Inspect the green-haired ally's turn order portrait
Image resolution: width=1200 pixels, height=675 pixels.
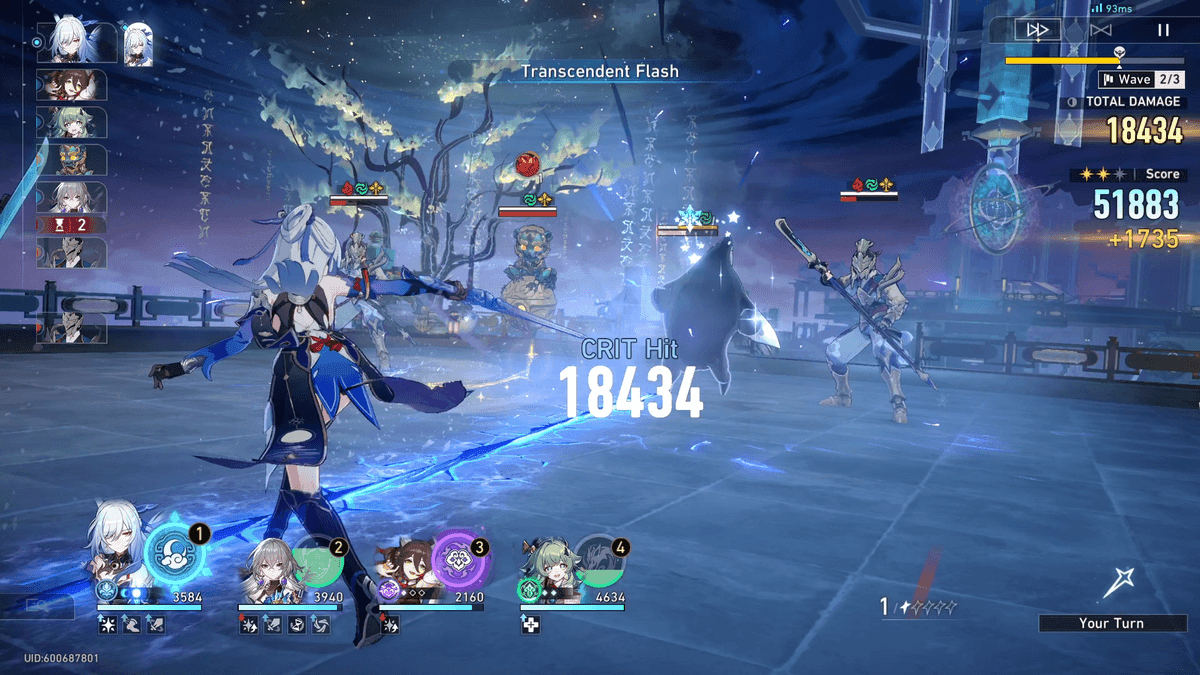(71, 122)
